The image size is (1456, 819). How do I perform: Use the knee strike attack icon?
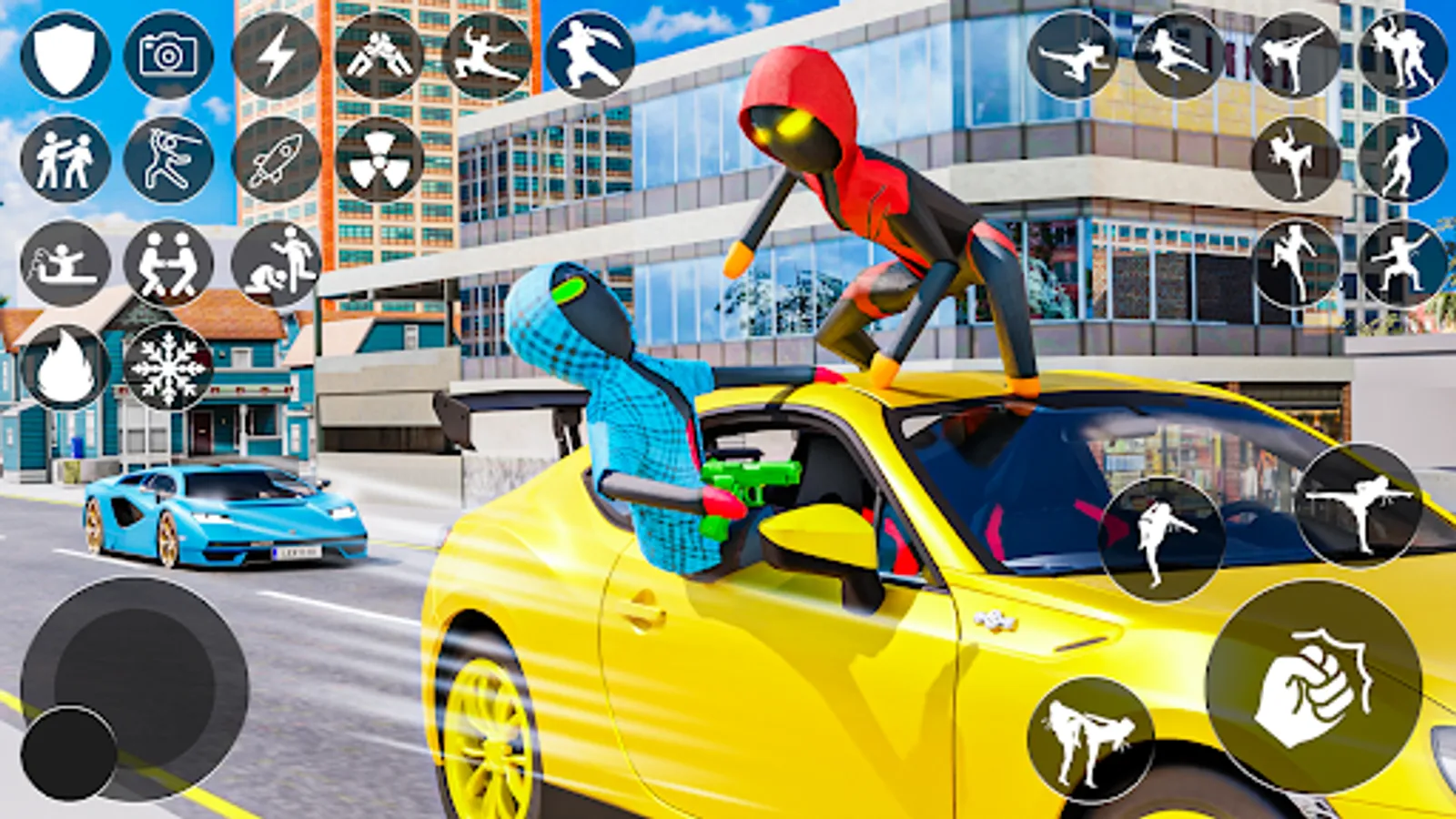pyautogui.click(x=1296, y=158)
